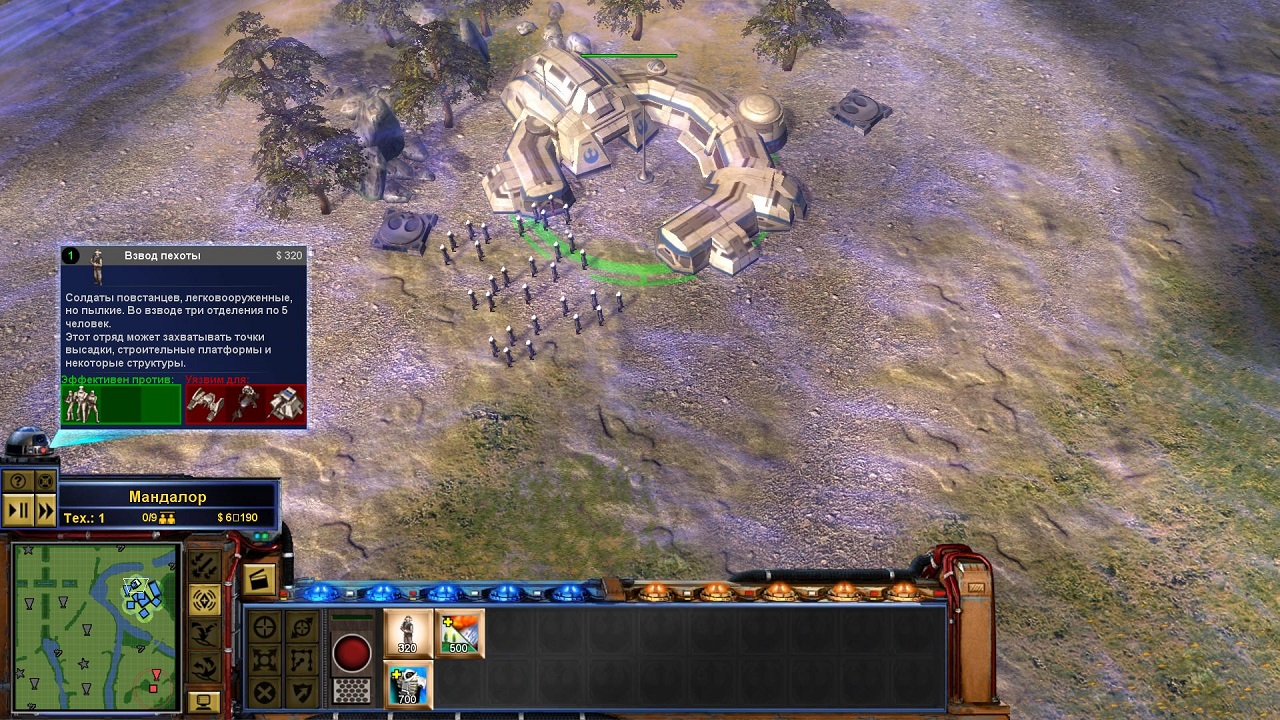Open the clapperboard cinematic button
The width and height of the screenshot is (1280, 720).
(259, 579)
